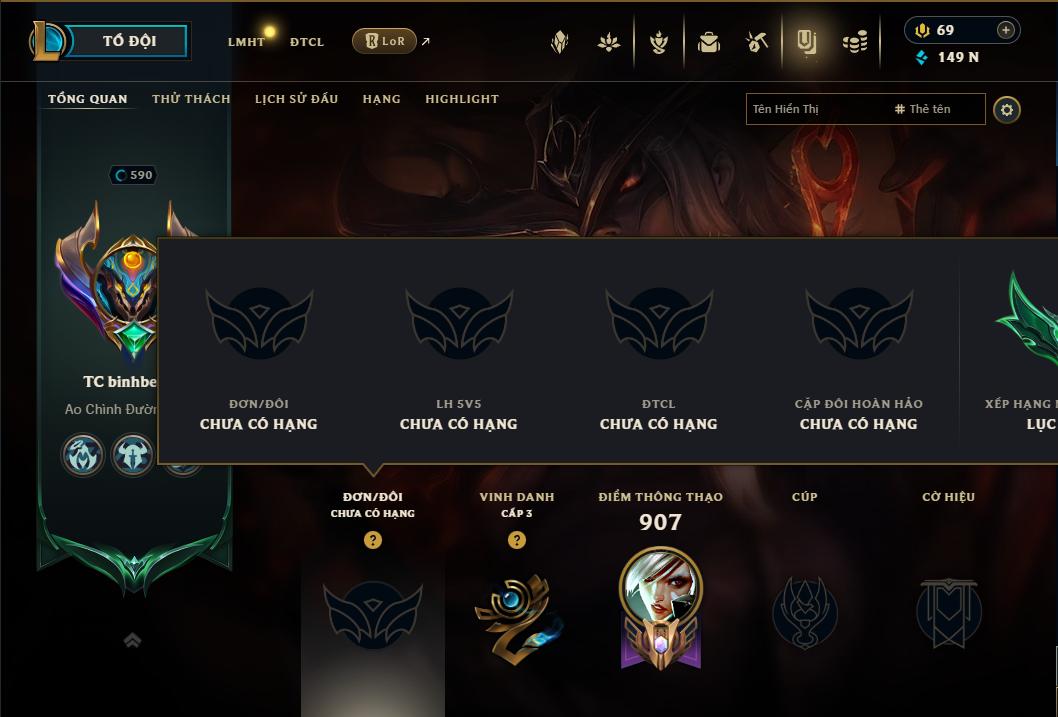
Task: Go to the TỔNG QUAN tab
Action: coord(88,99)
